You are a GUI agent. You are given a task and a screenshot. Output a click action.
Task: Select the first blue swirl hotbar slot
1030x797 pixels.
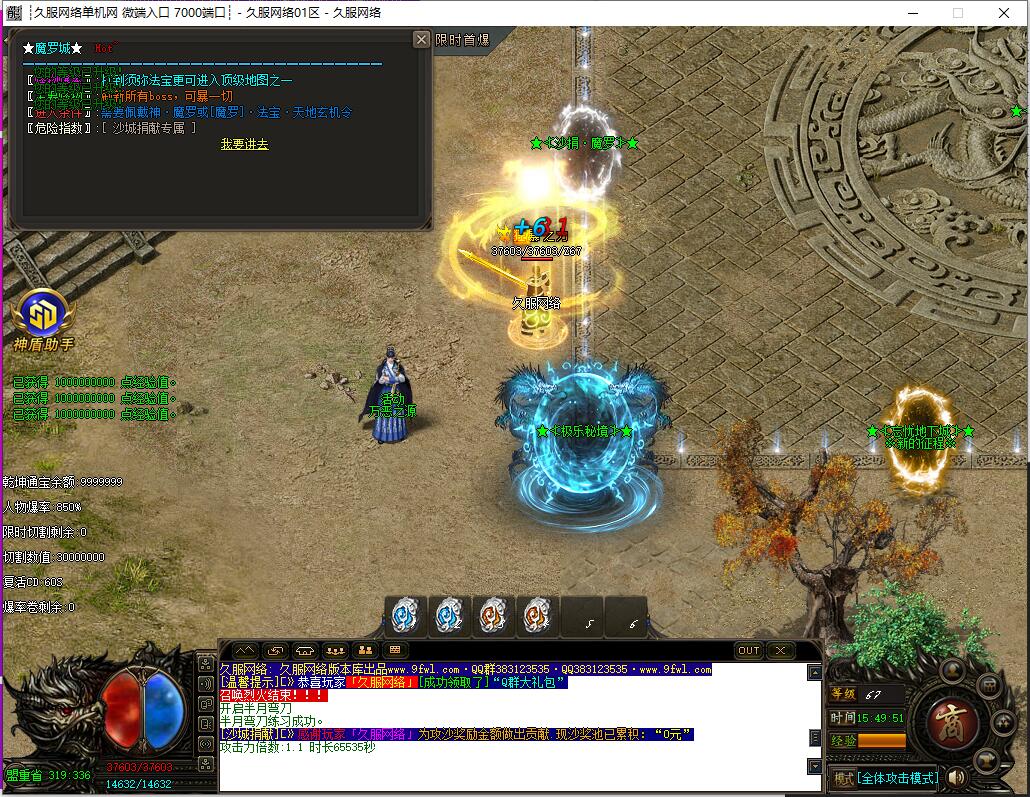click(405, 615)
